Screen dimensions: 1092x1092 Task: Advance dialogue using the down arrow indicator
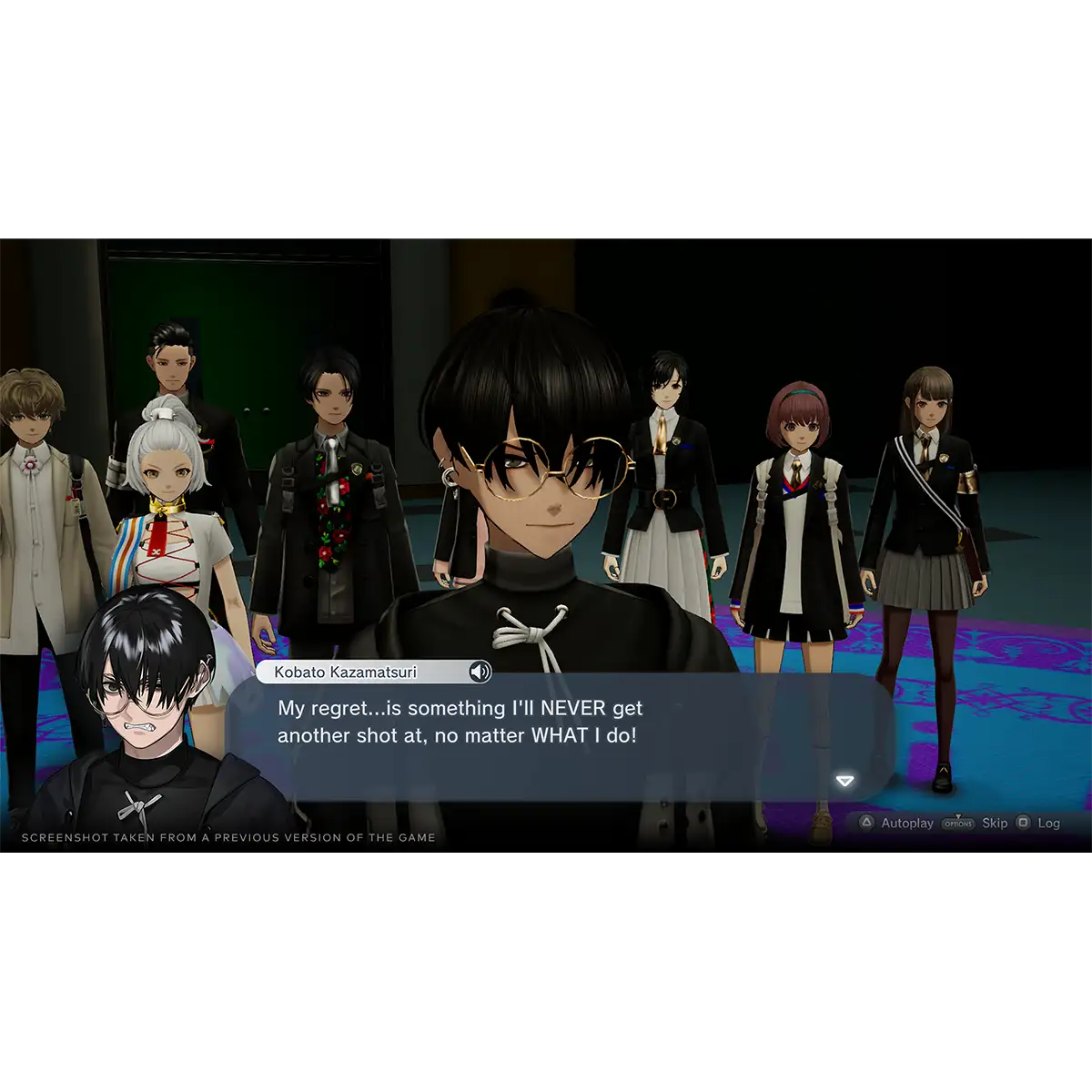point(845,781)
